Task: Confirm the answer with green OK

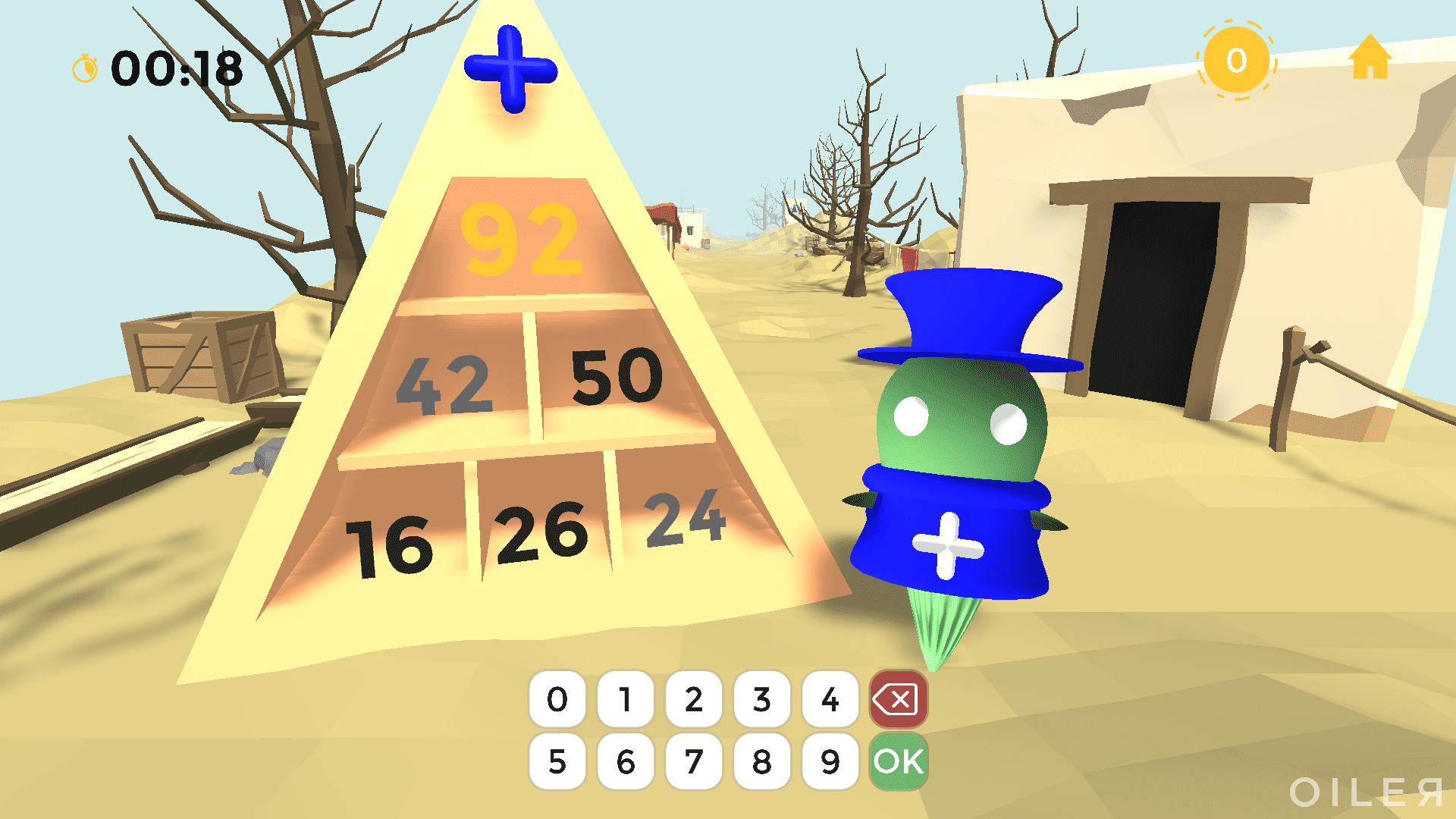Action: click(x=899, y=761)
